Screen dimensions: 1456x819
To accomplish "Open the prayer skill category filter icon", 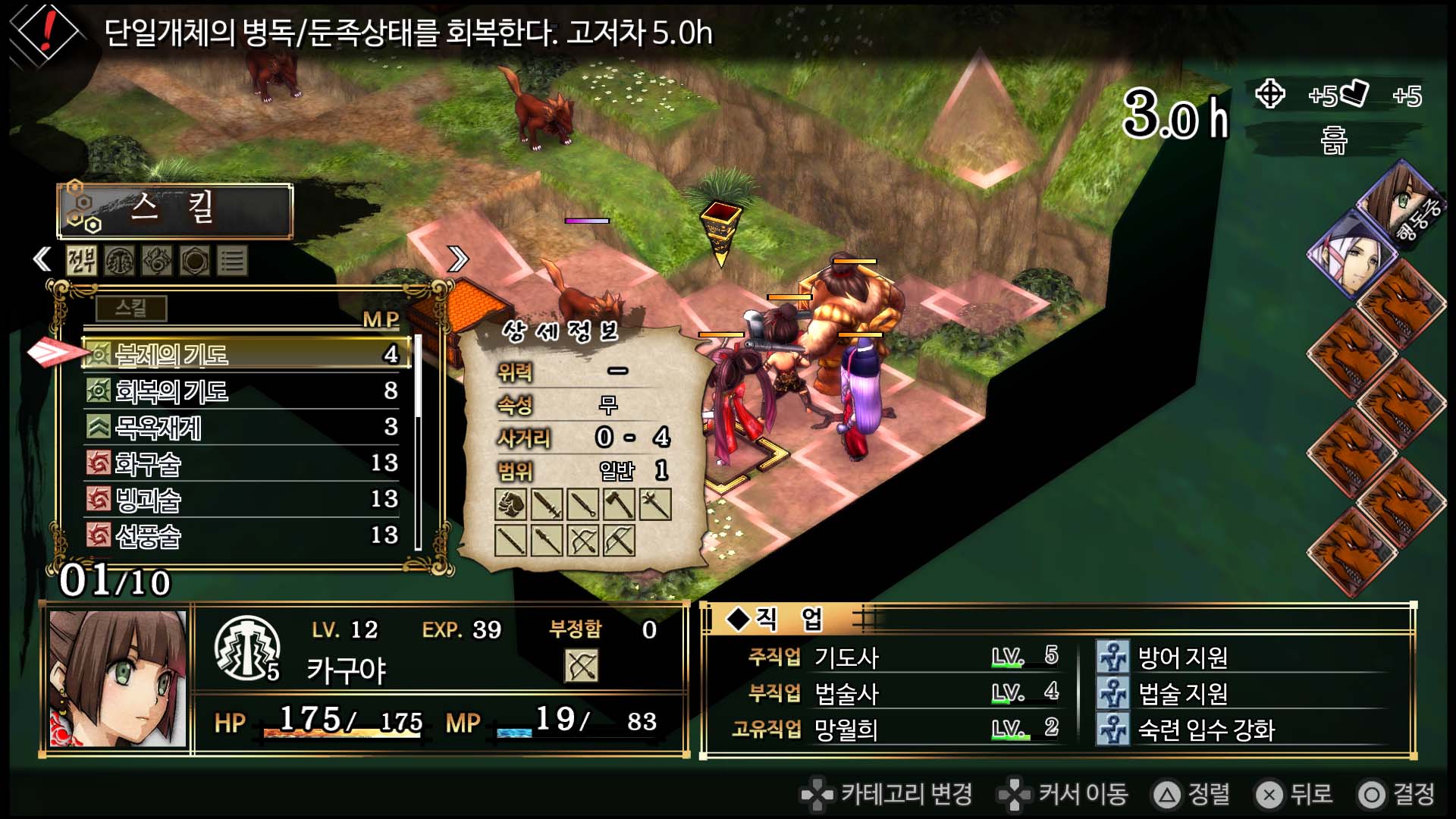I will [x=119, y=260].
